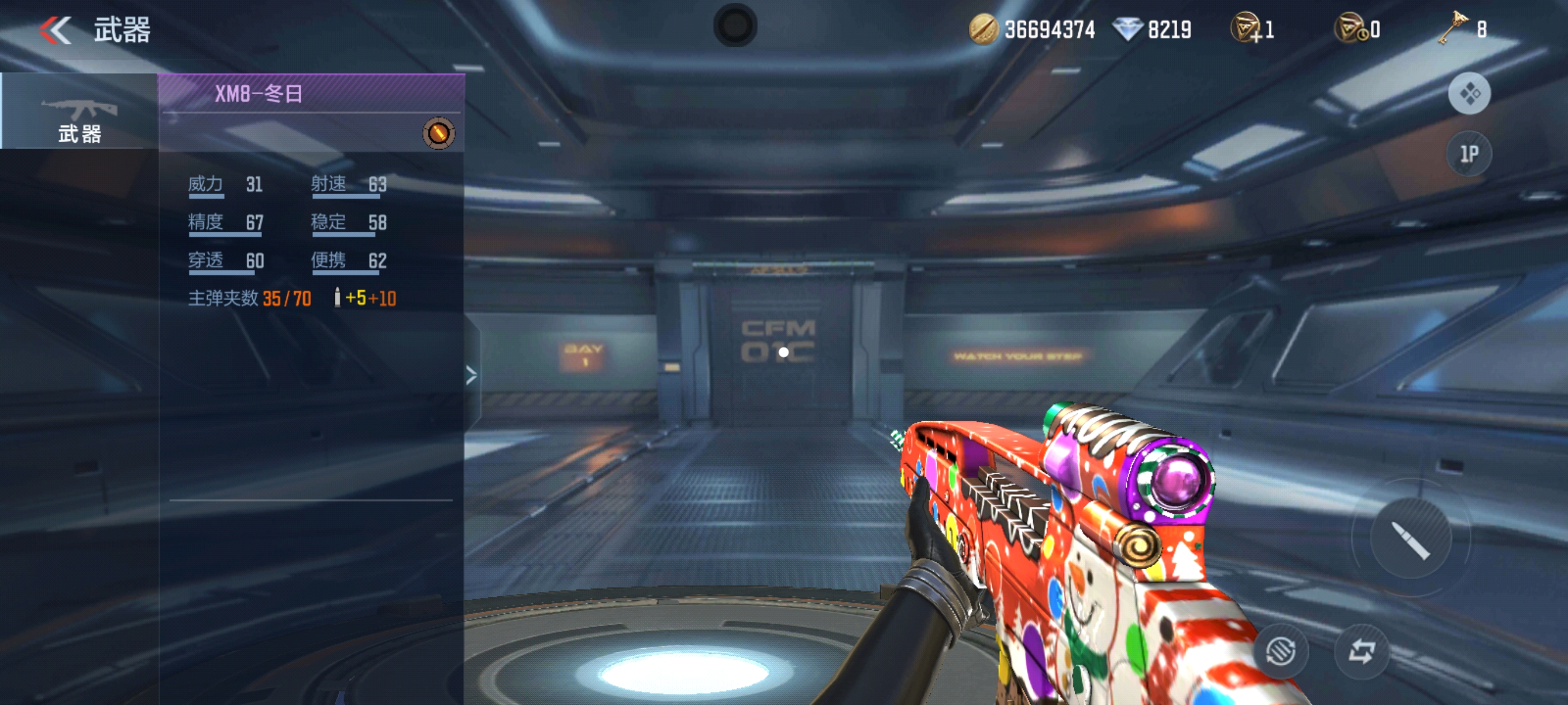Open the diamond currency
The image size is (1568, 705).
coord(1127,29)
